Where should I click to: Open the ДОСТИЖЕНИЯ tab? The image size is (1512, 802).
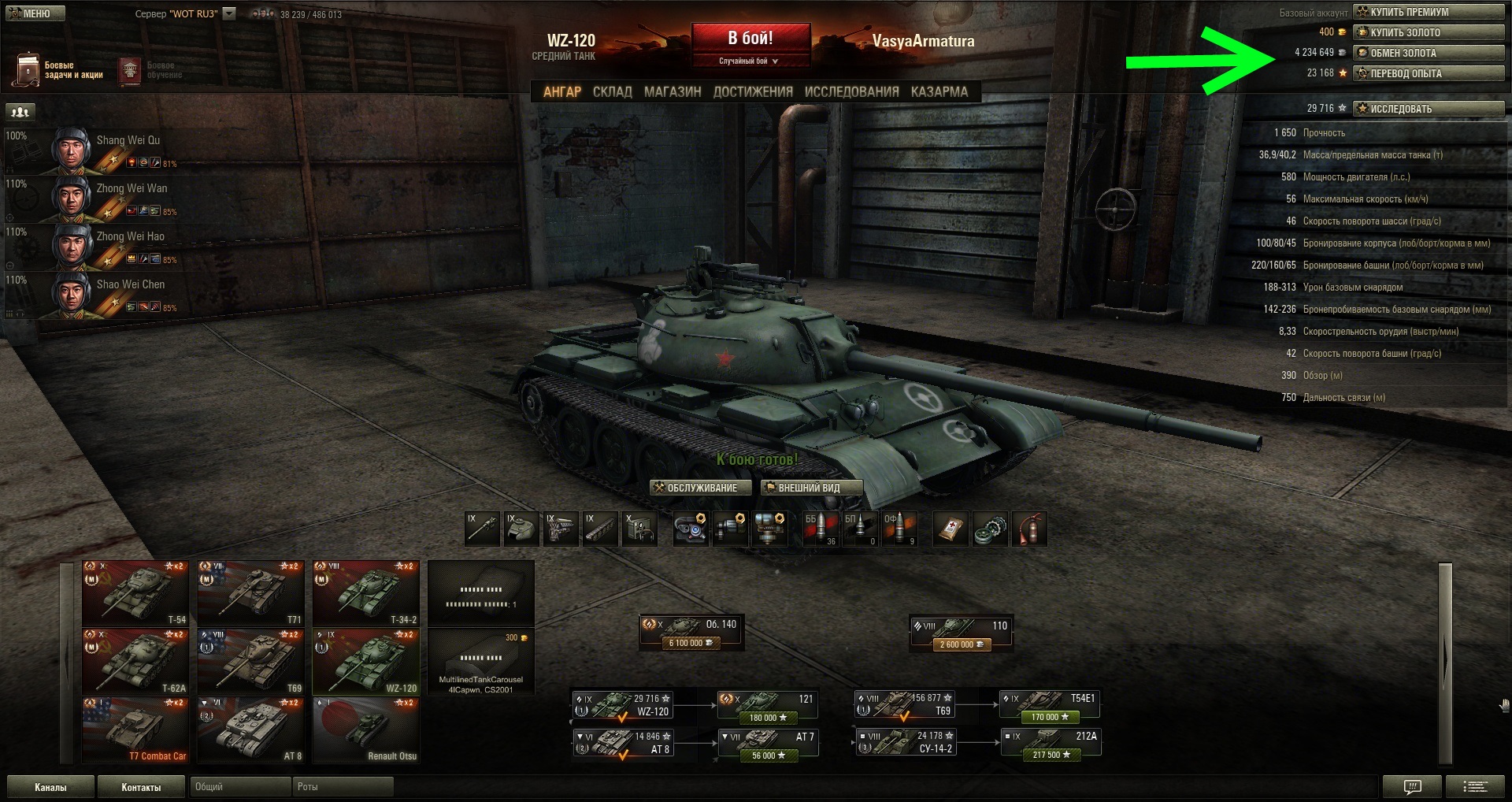pos(753,91)
